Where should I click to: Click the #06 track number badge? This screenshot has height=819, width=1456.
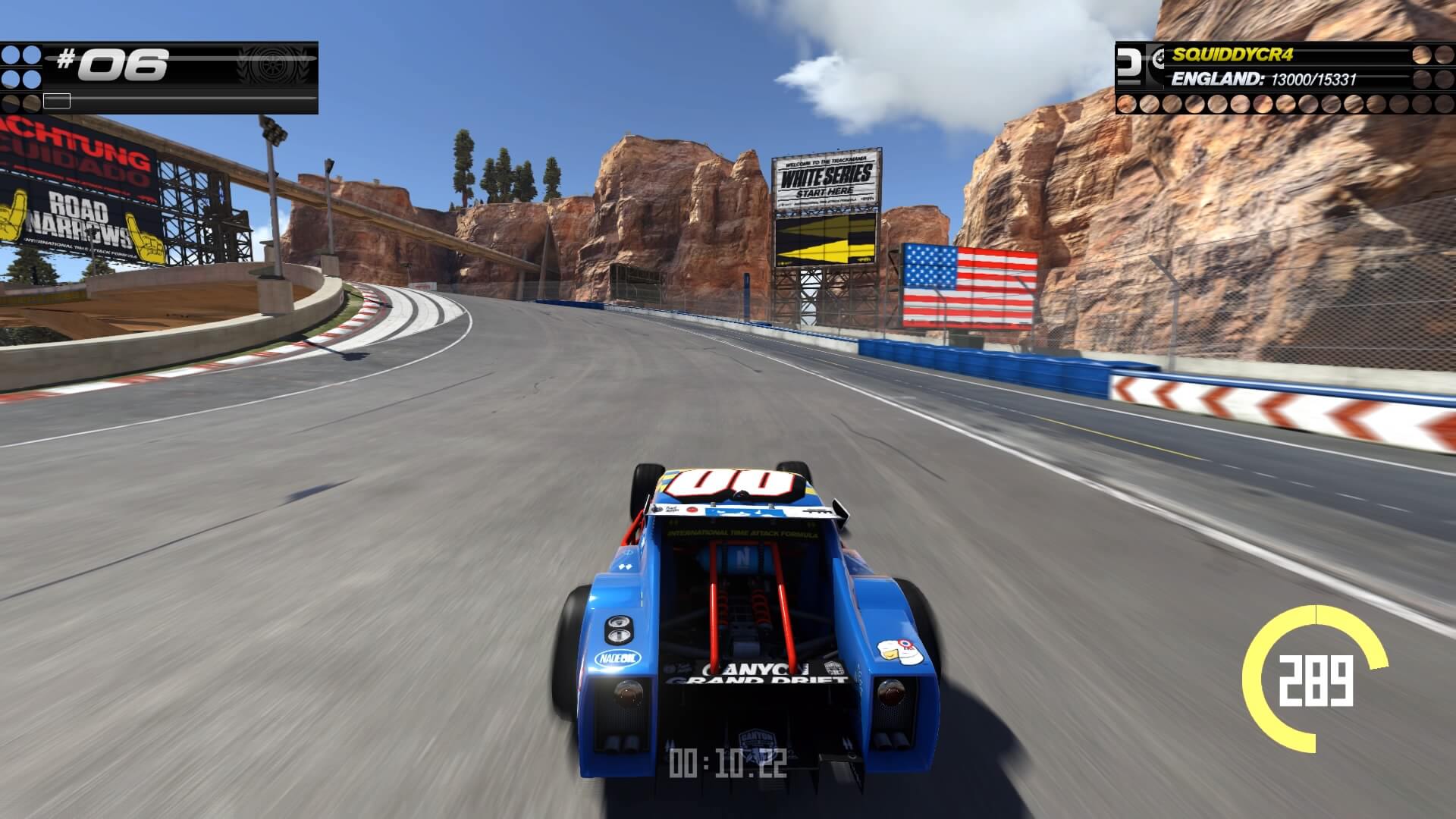pyautogui.click(x=112, y=64)
